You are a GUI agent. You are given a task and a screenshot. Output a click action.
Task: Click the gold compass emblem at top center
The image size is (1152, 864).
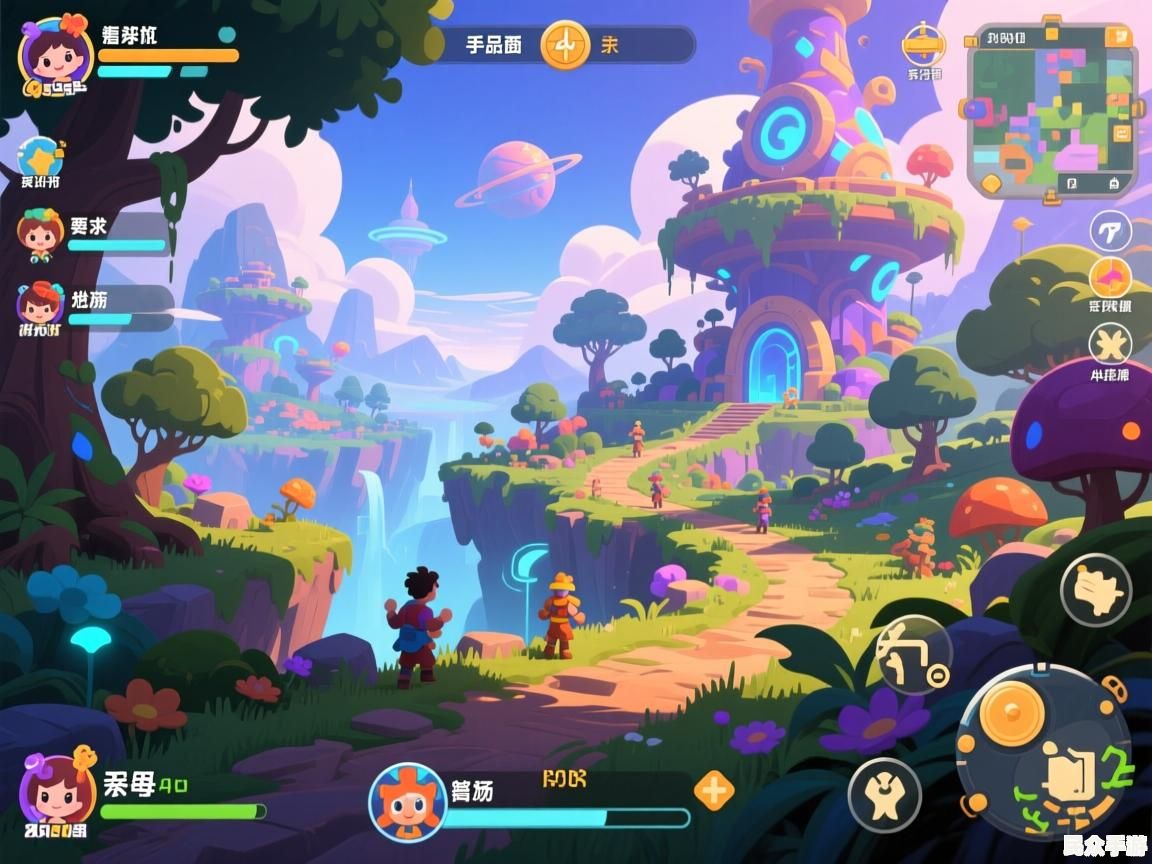pyautogui.click(x=565, y=45)
